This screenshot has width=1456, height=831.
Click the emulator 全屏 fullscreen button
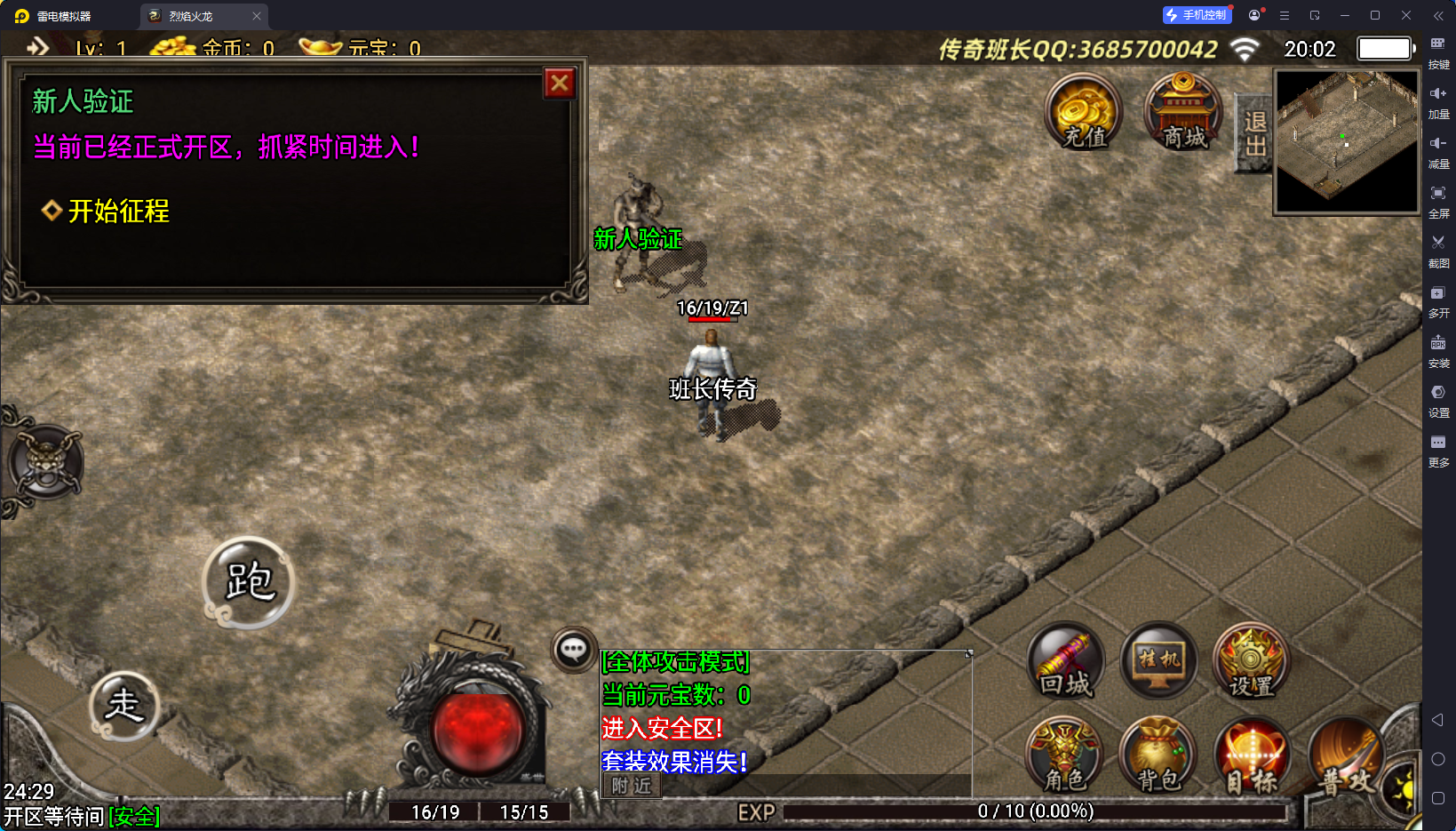coord(1438,199)
